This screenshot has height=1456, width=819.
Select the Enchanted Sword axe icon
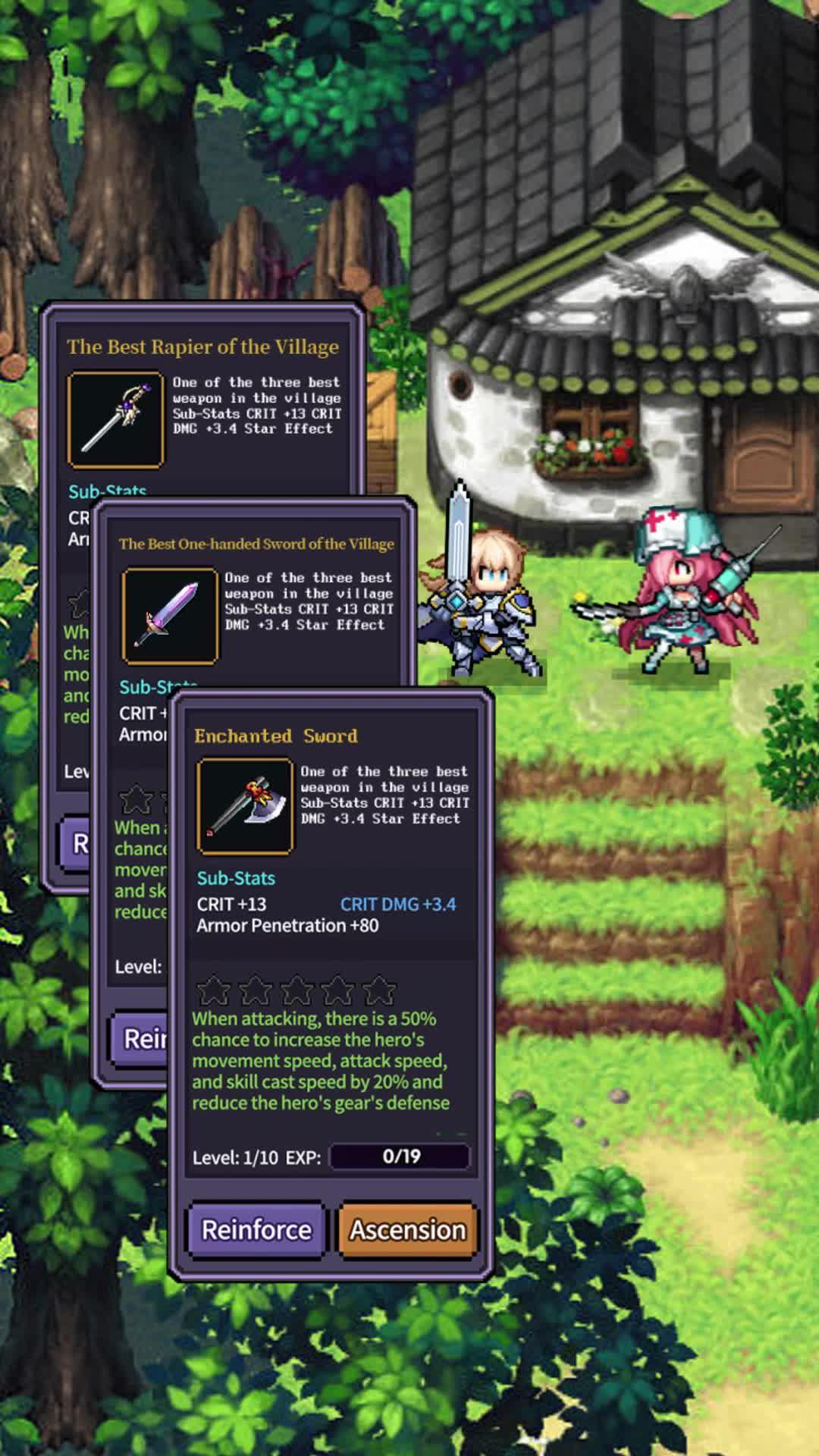245,806
